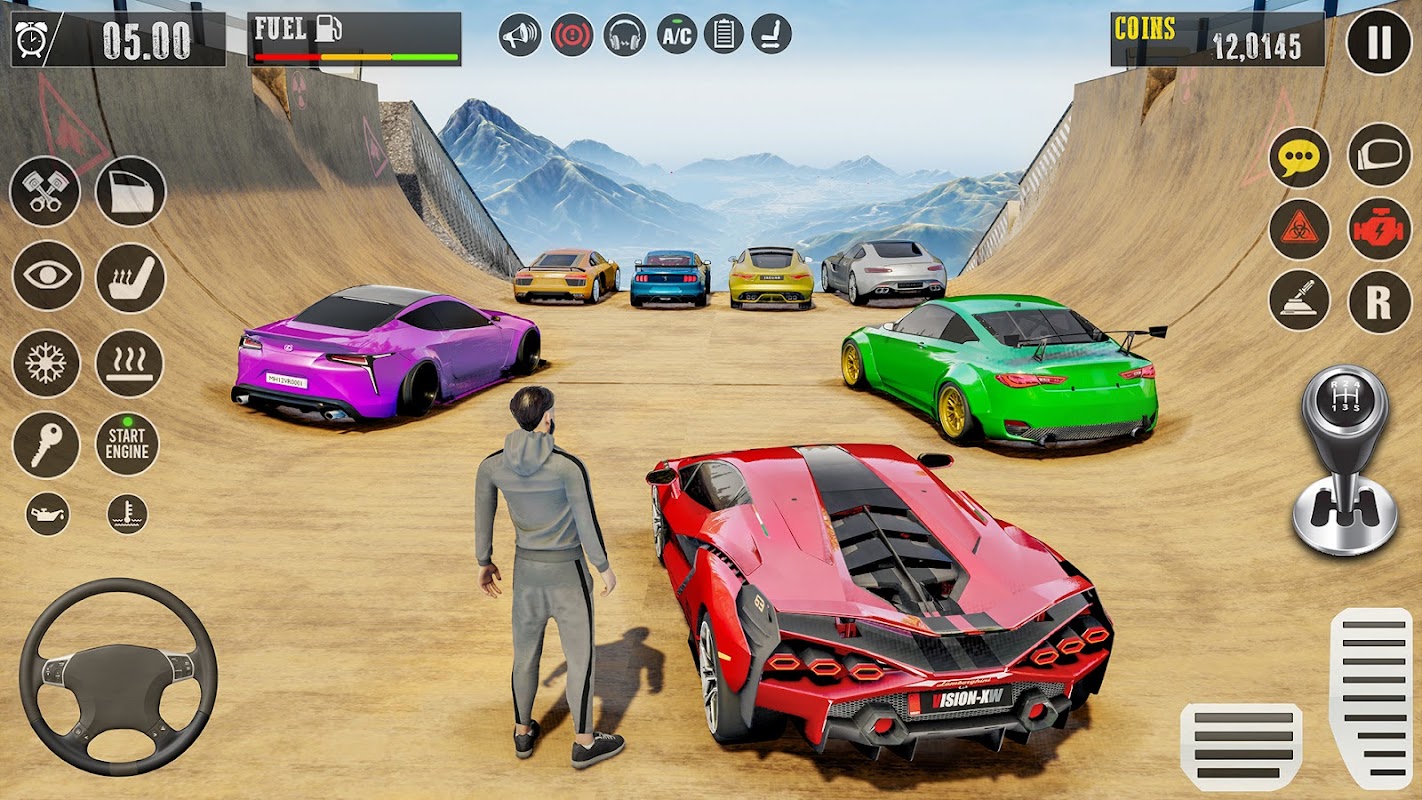Tap the crossed pistons icon
The image size is (1422, 800).
(x=45, y=191)
